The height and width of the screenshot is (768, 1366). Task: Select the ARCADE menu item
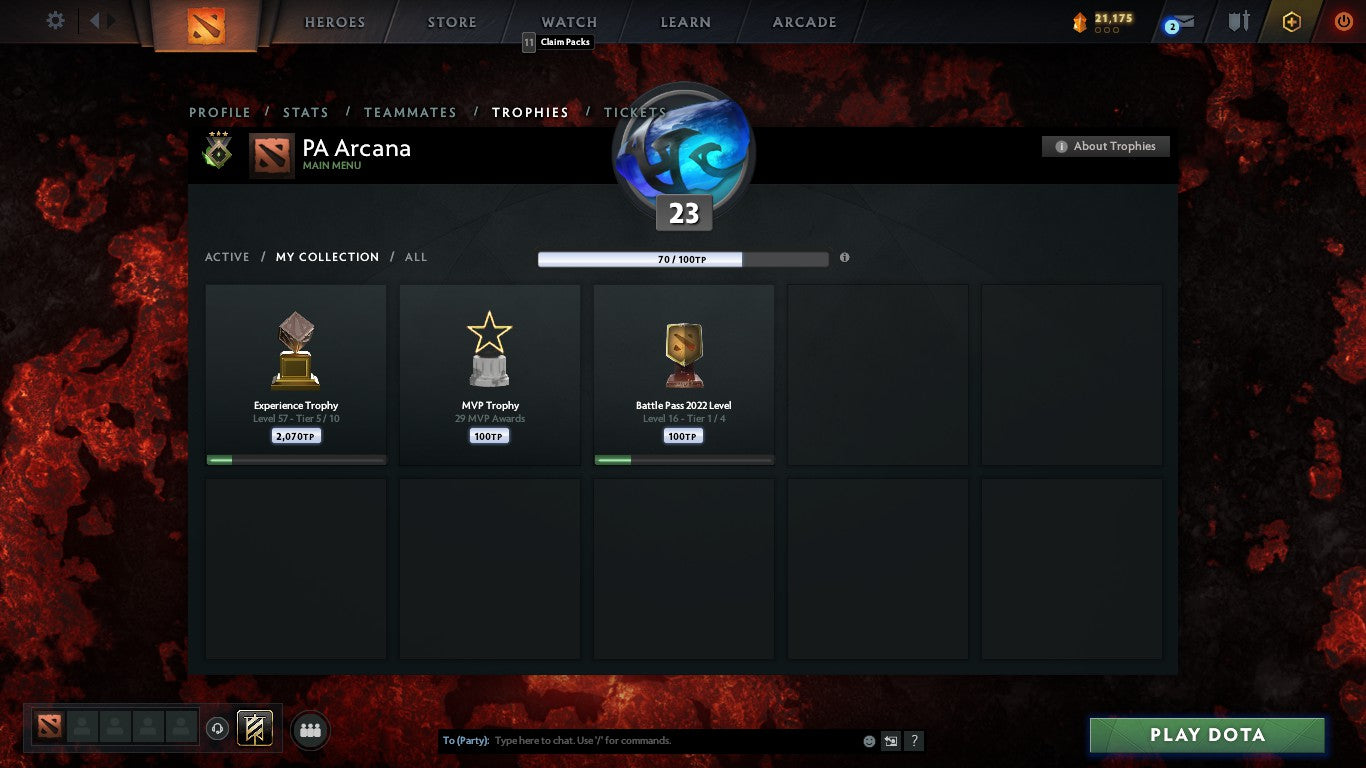pos(803,21)
